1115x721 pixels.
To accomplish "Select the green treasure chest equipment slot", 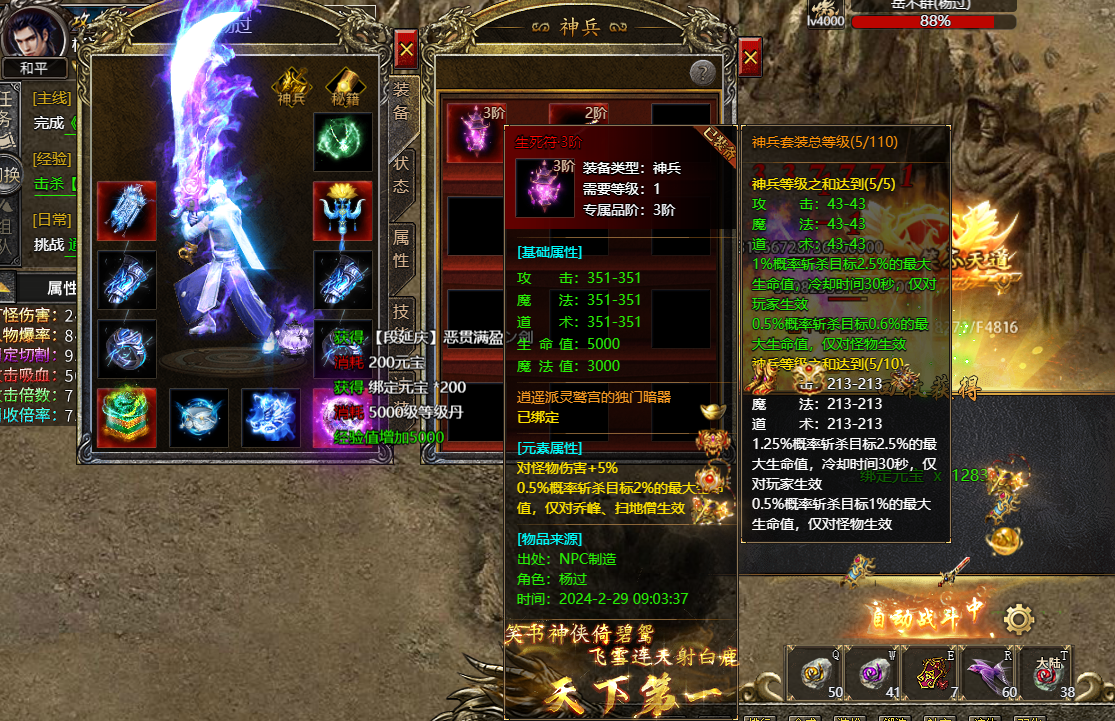I will click(127, 417).
